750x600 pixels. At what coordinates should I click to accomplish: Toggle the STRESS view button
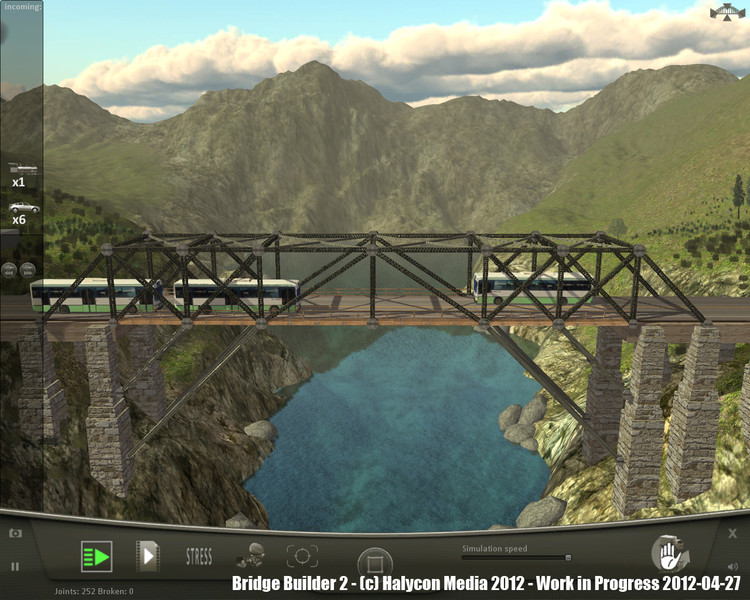point(199,557)
